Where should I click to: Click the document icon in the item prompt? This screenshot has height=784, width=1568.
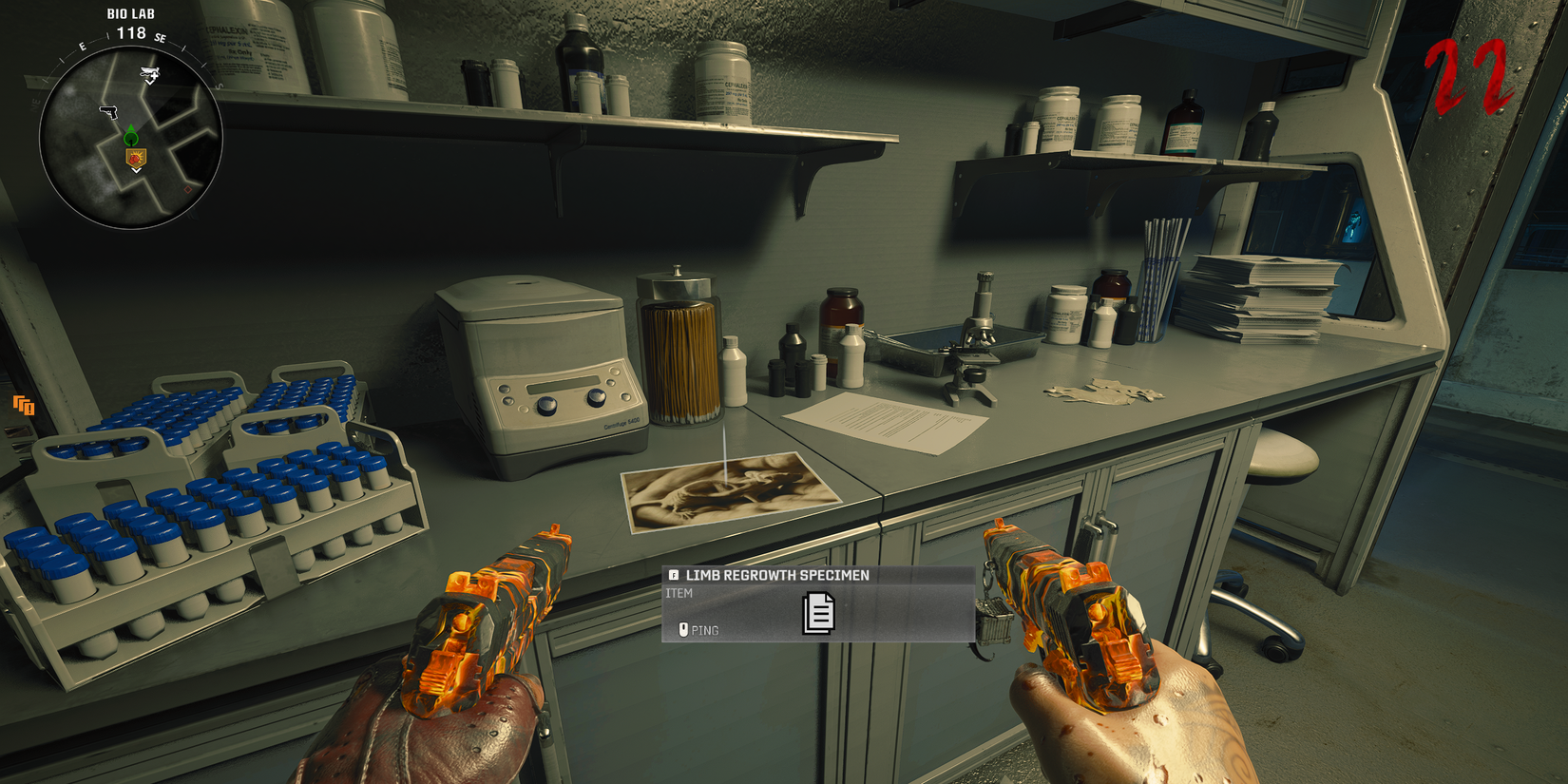pos(818,613)
